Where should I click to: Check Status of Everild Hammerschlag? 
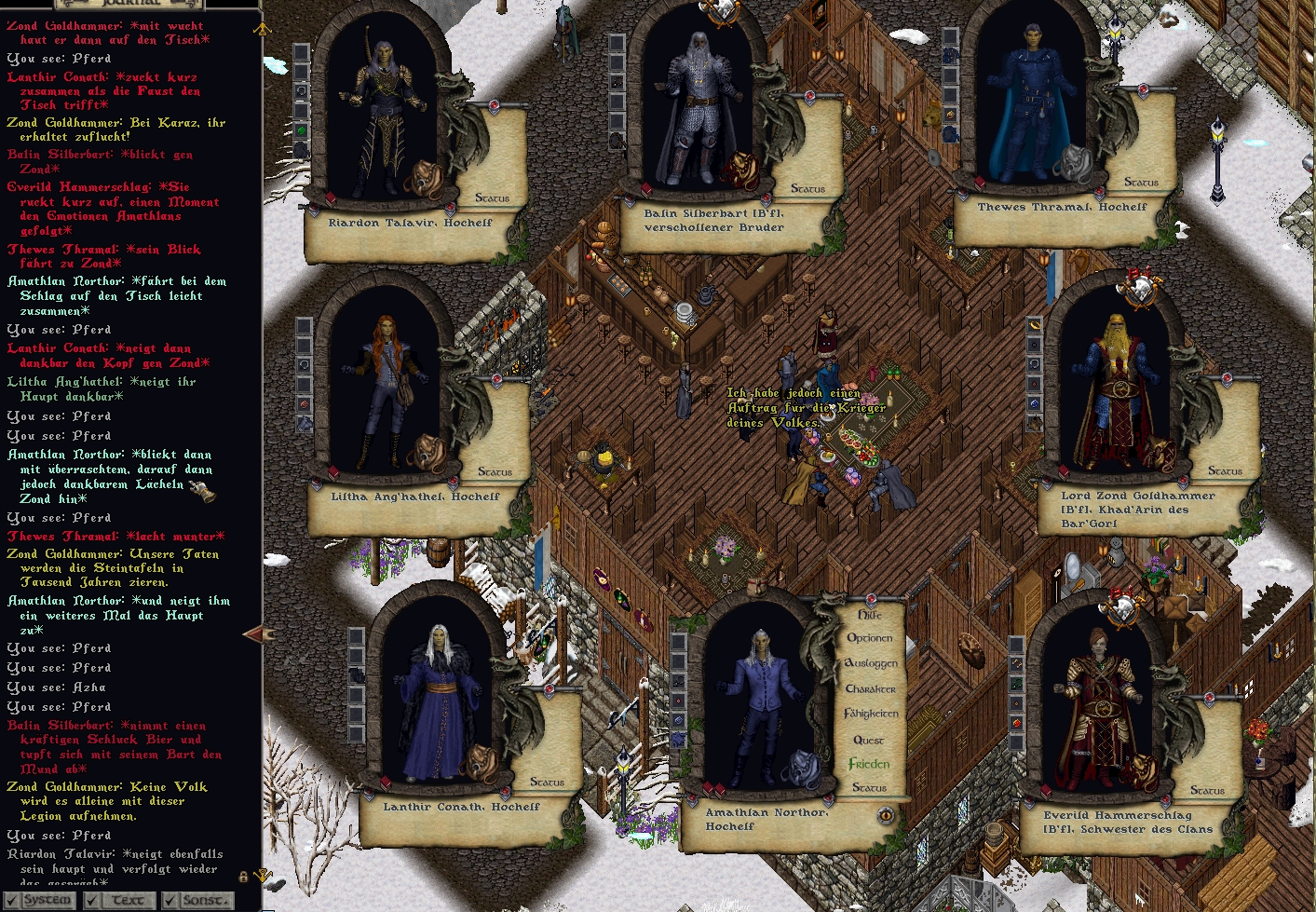(1207, 791)
